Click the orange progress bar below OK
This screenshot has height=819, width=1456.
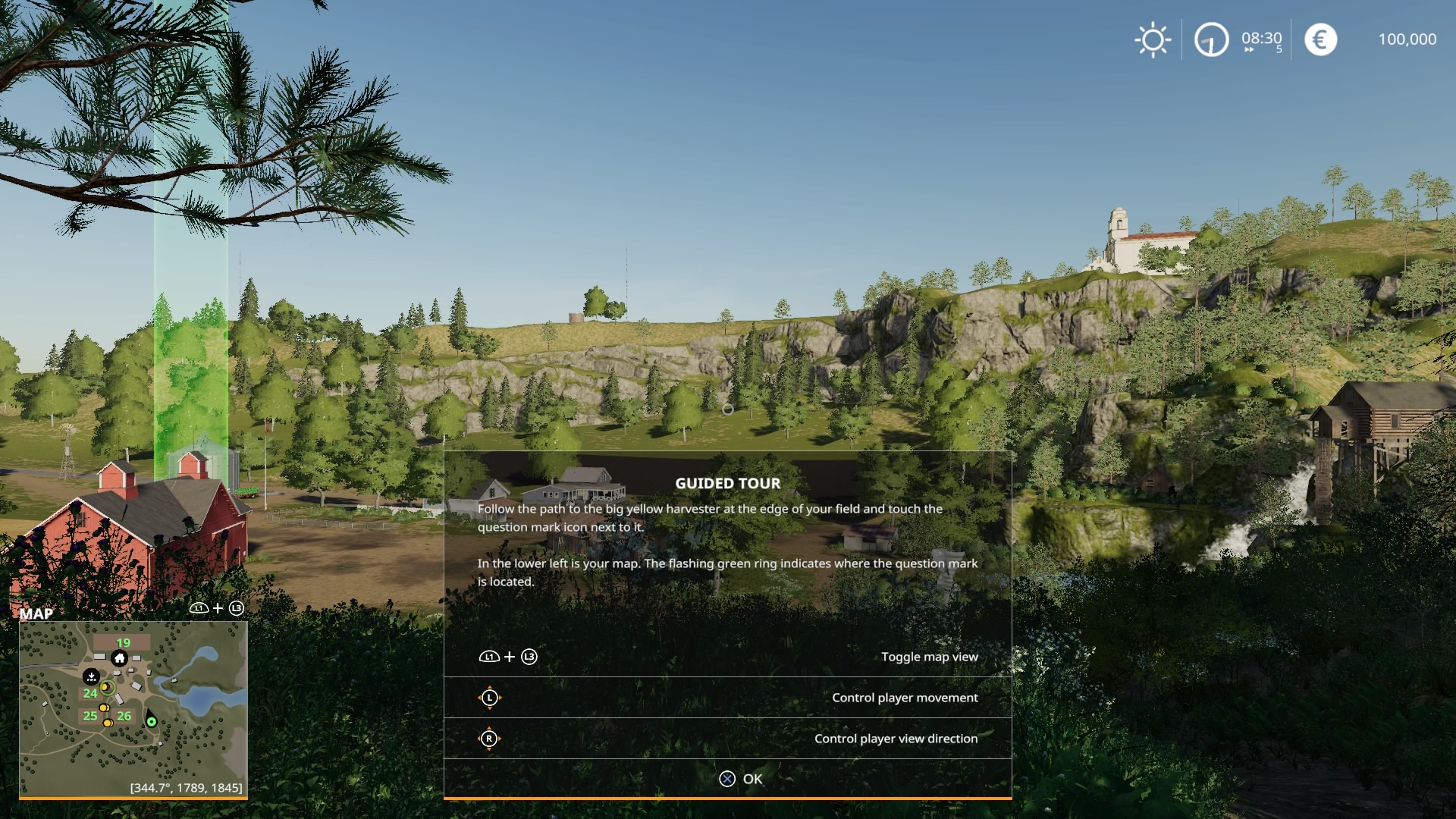point(727,798)
